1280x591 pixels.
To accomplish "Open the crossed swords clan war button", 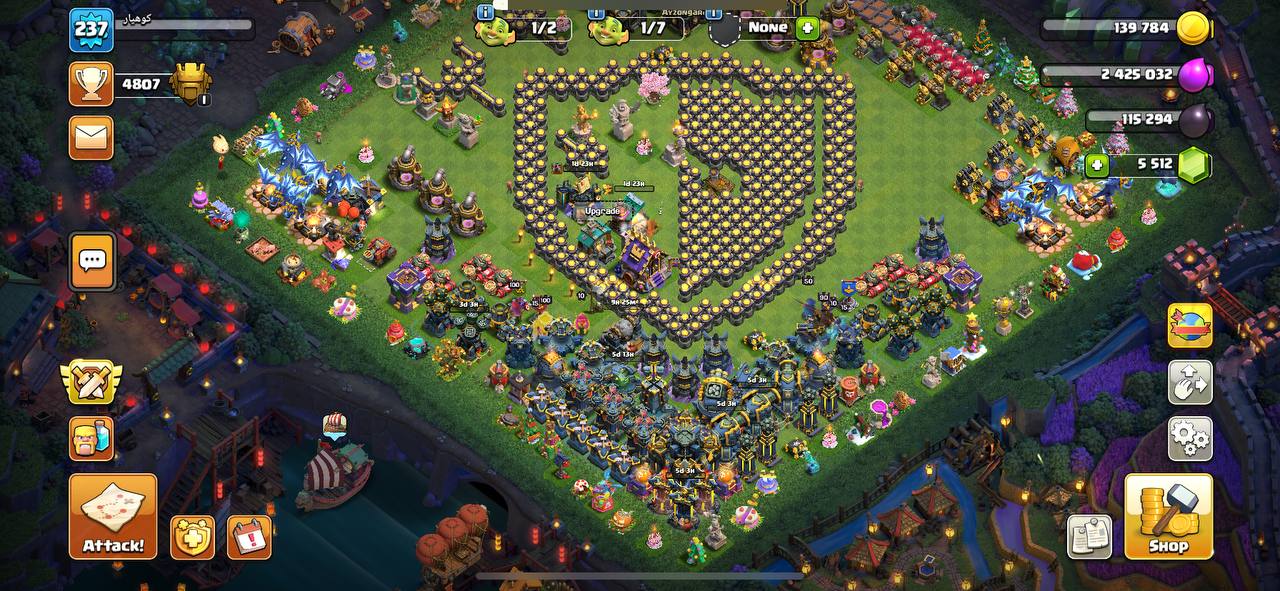I will [x=91, y=382].
